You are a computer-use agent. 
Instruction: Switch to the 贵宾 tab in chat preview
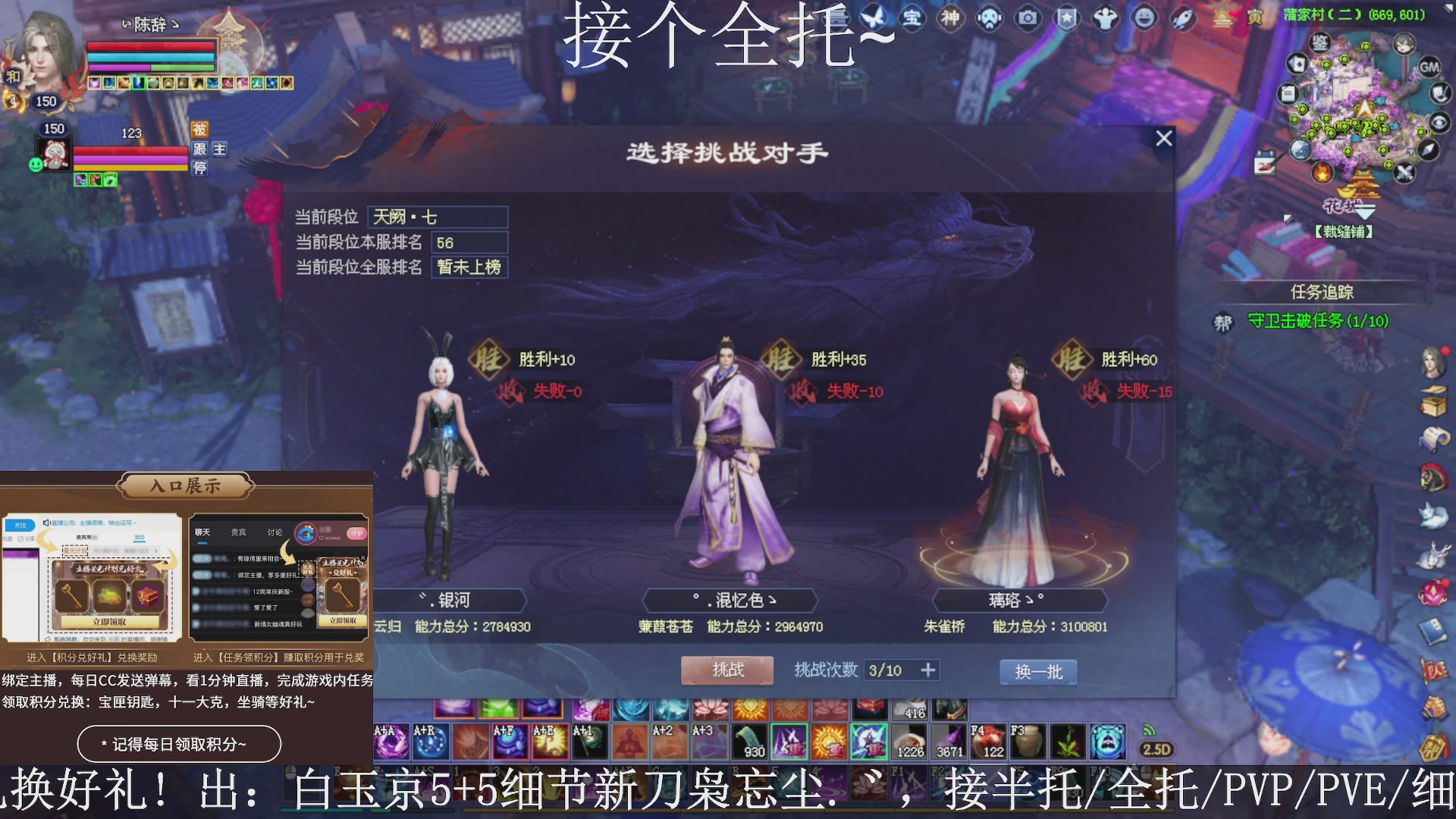tap(239, 532)
